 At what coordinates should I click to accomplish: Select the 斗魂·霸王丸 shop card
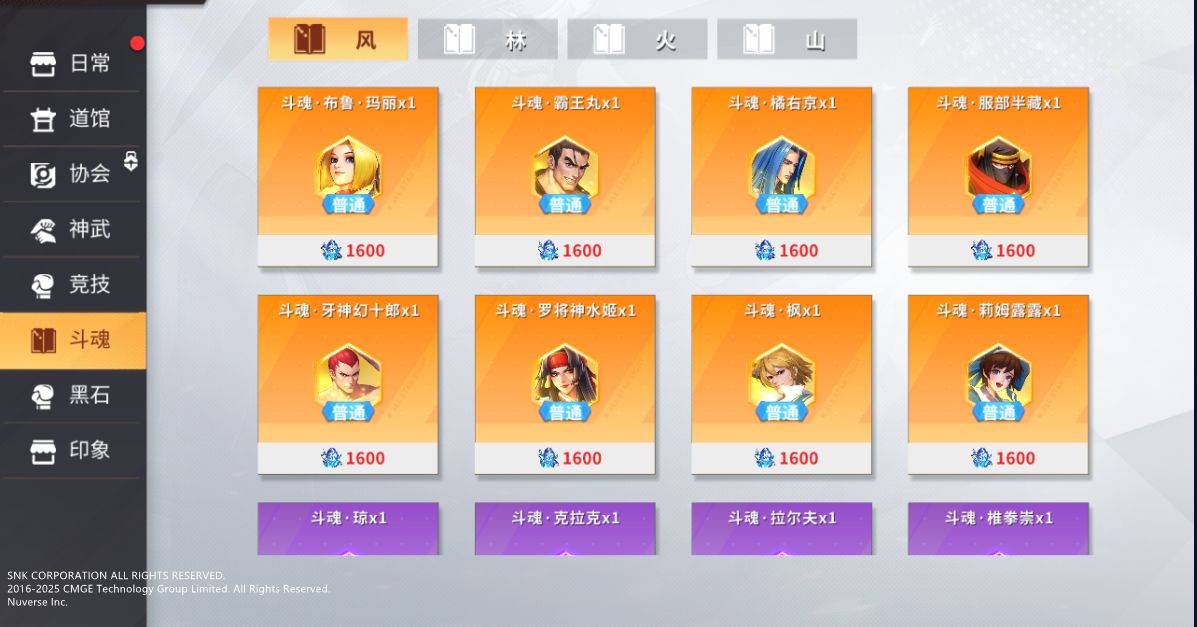click(x=565, y=177)
